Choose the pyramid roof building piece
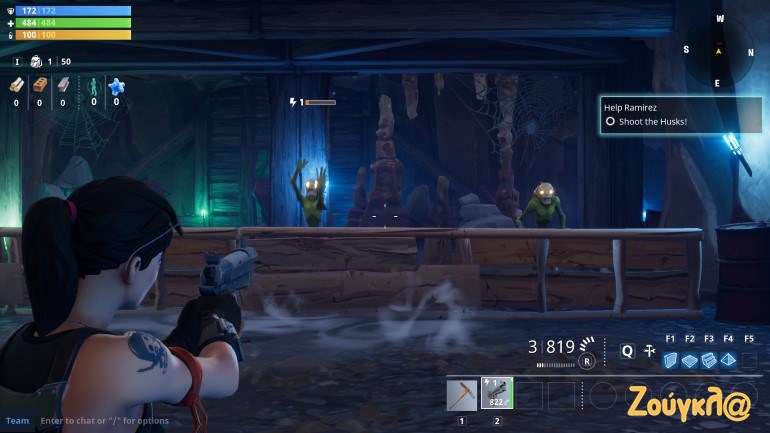The width and height of the screenshot is (770, 433). coord(728,360)
